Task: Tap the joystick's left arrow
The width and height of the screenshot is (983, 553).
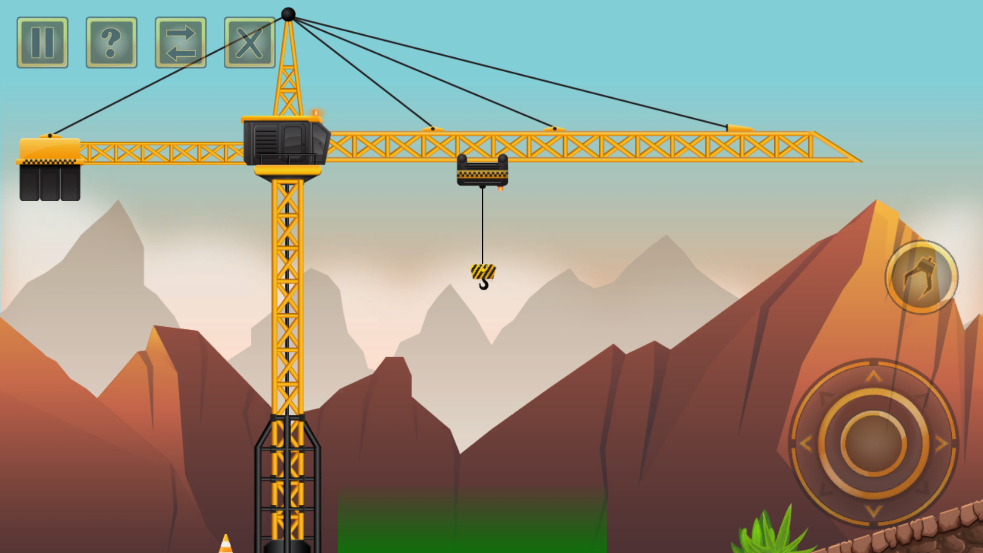Action: tap(806, 443)
